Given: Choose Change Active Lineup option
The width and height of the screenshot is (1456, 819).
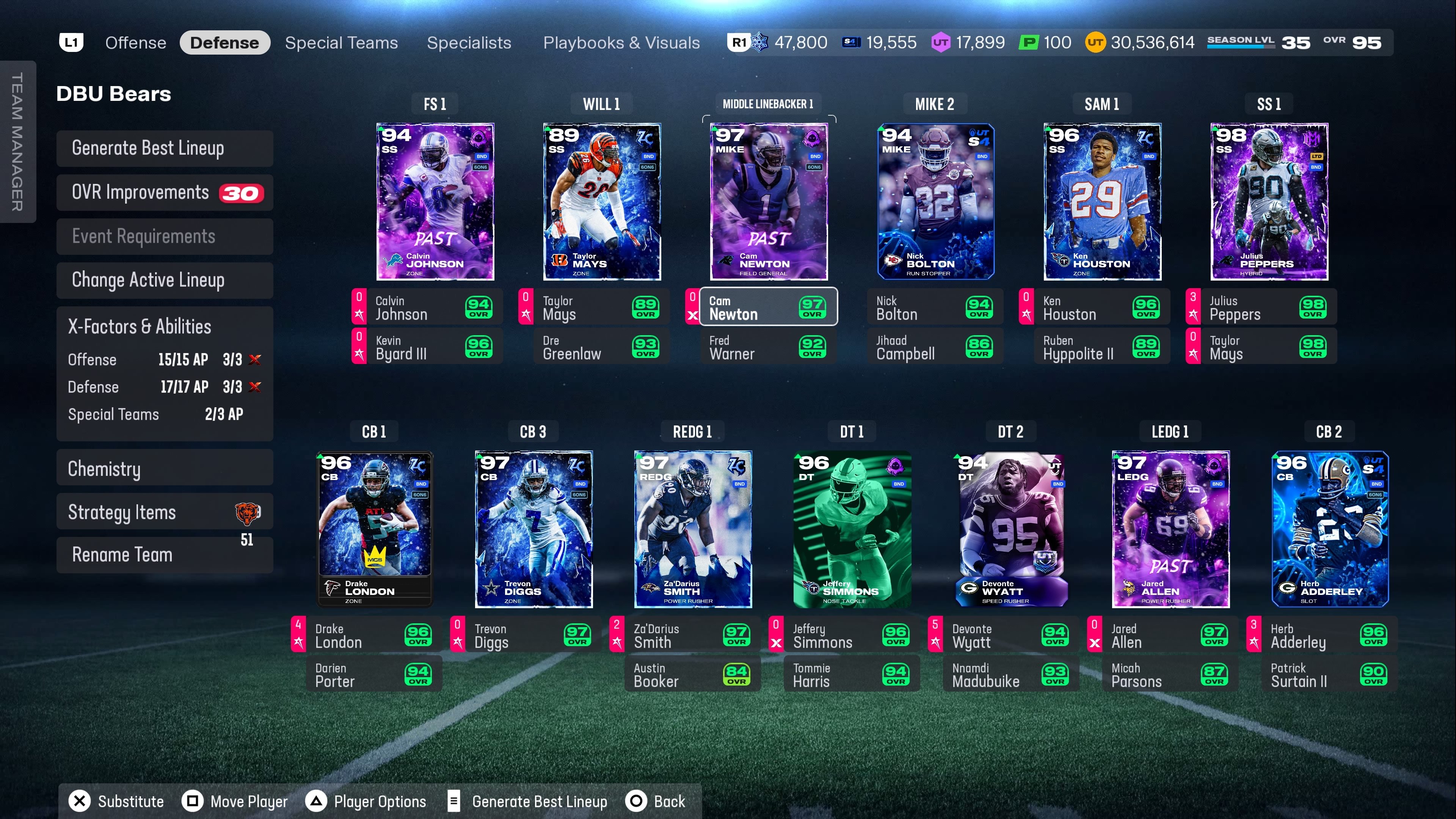Looking at the screenshot, I should (165, 280).
